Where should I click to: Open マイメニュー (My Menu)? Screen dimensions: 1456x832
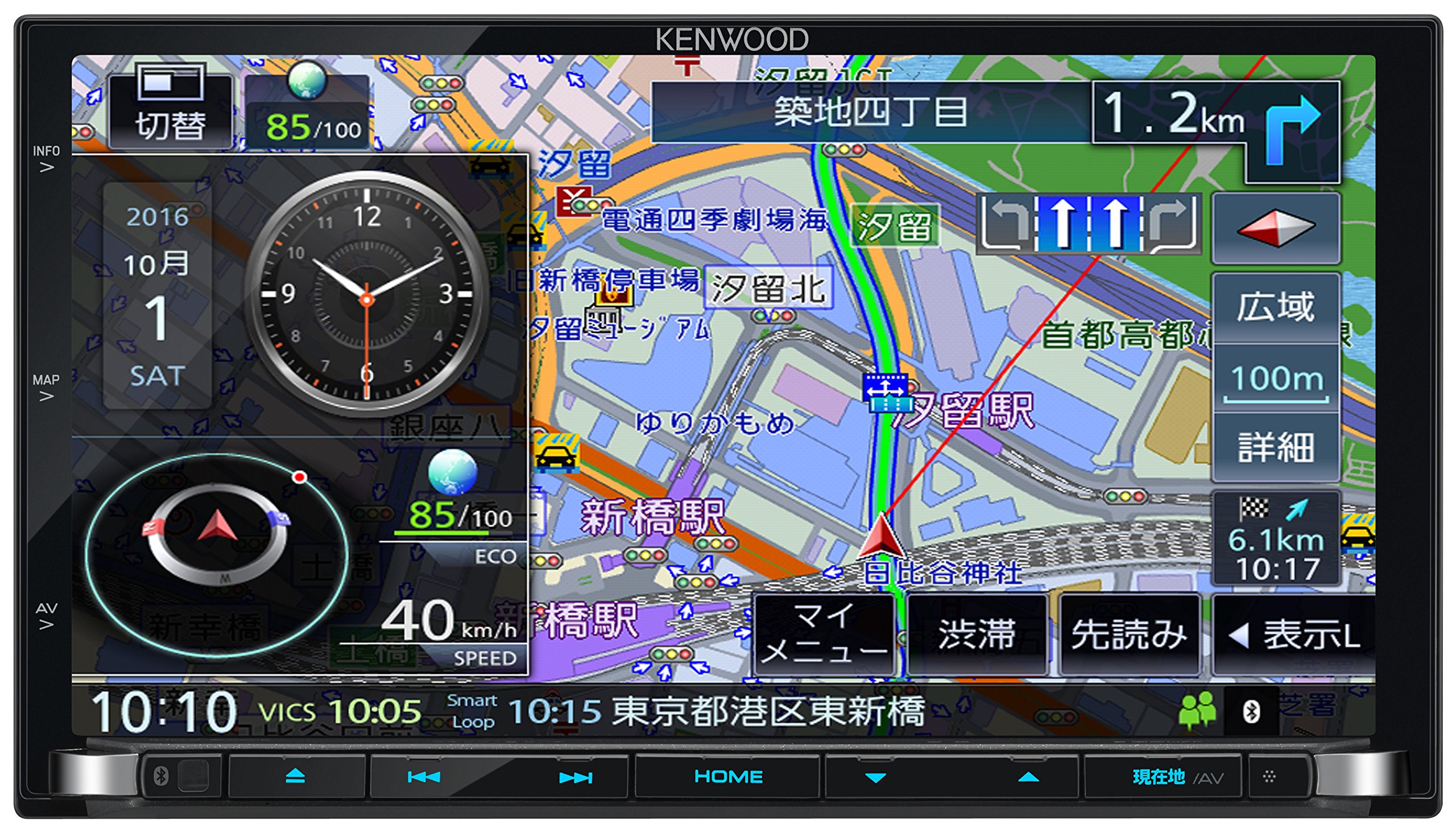pyautogui.click(x=825, y=632)
